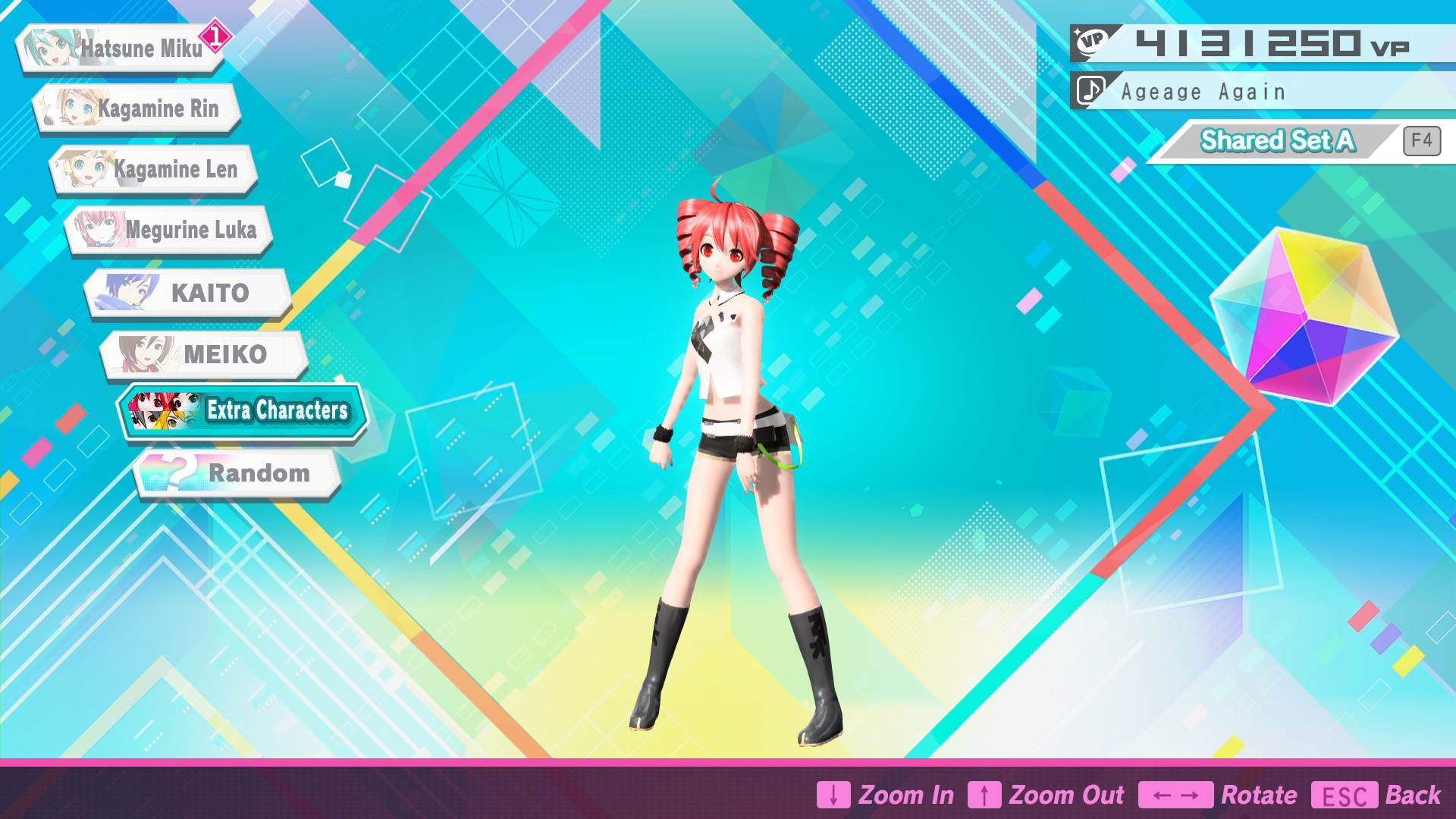Click the ESC Back control
The width and height of the screenshot is (1456, 819).
pyautogui.click(x=1343, y=794)
